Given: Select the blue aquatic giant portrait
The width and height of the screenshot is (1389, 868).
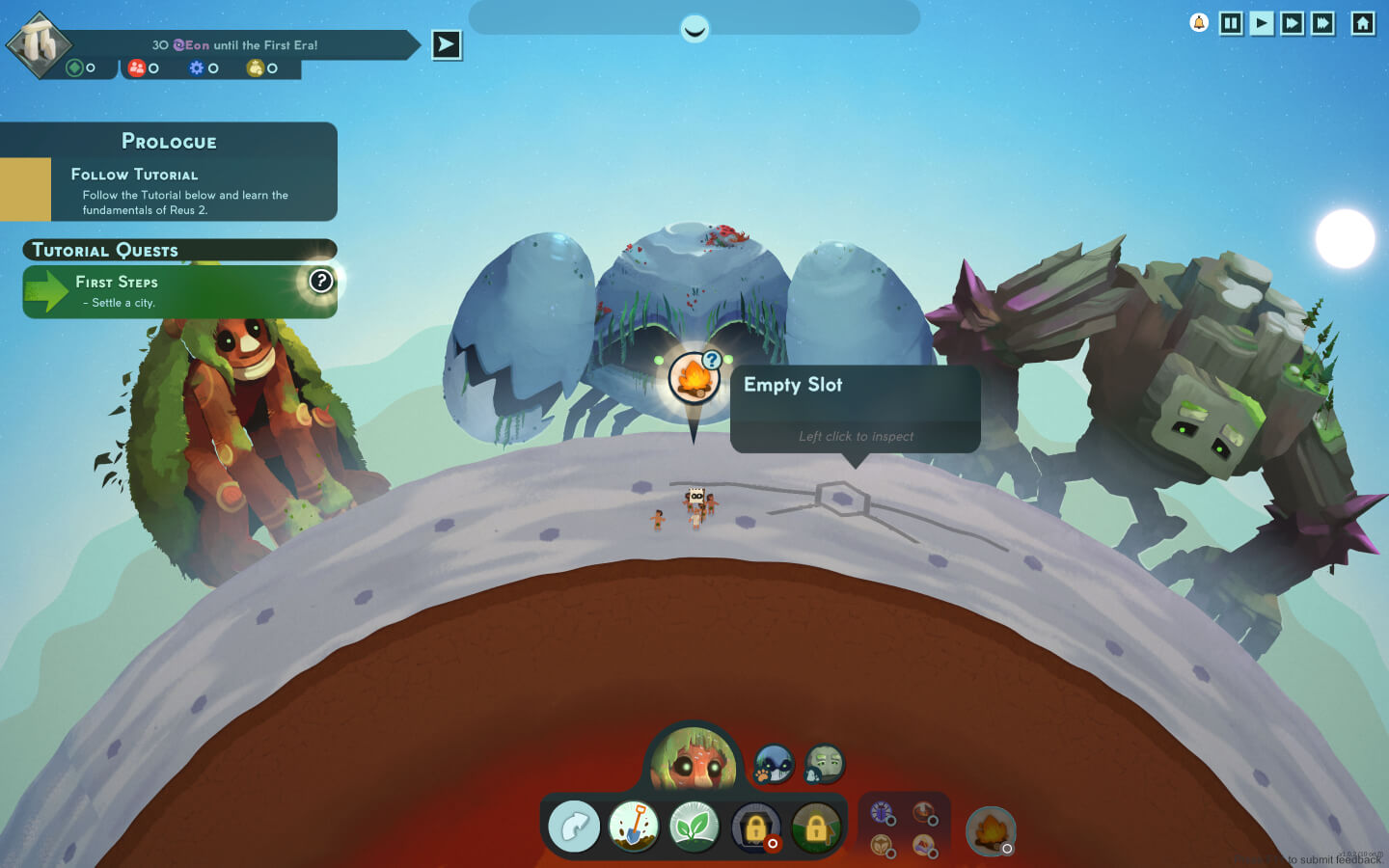Looking at the screenshot, I should [x=773, y=763].
